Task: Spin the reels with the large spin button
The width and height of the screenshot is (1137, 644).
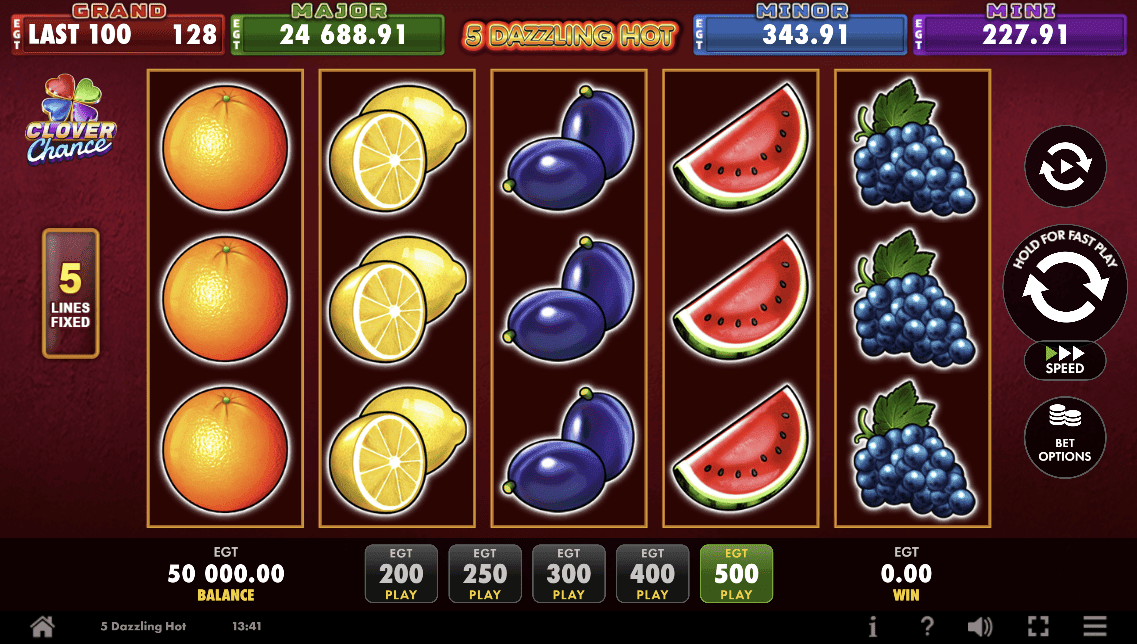Action: coord(1065,283)
